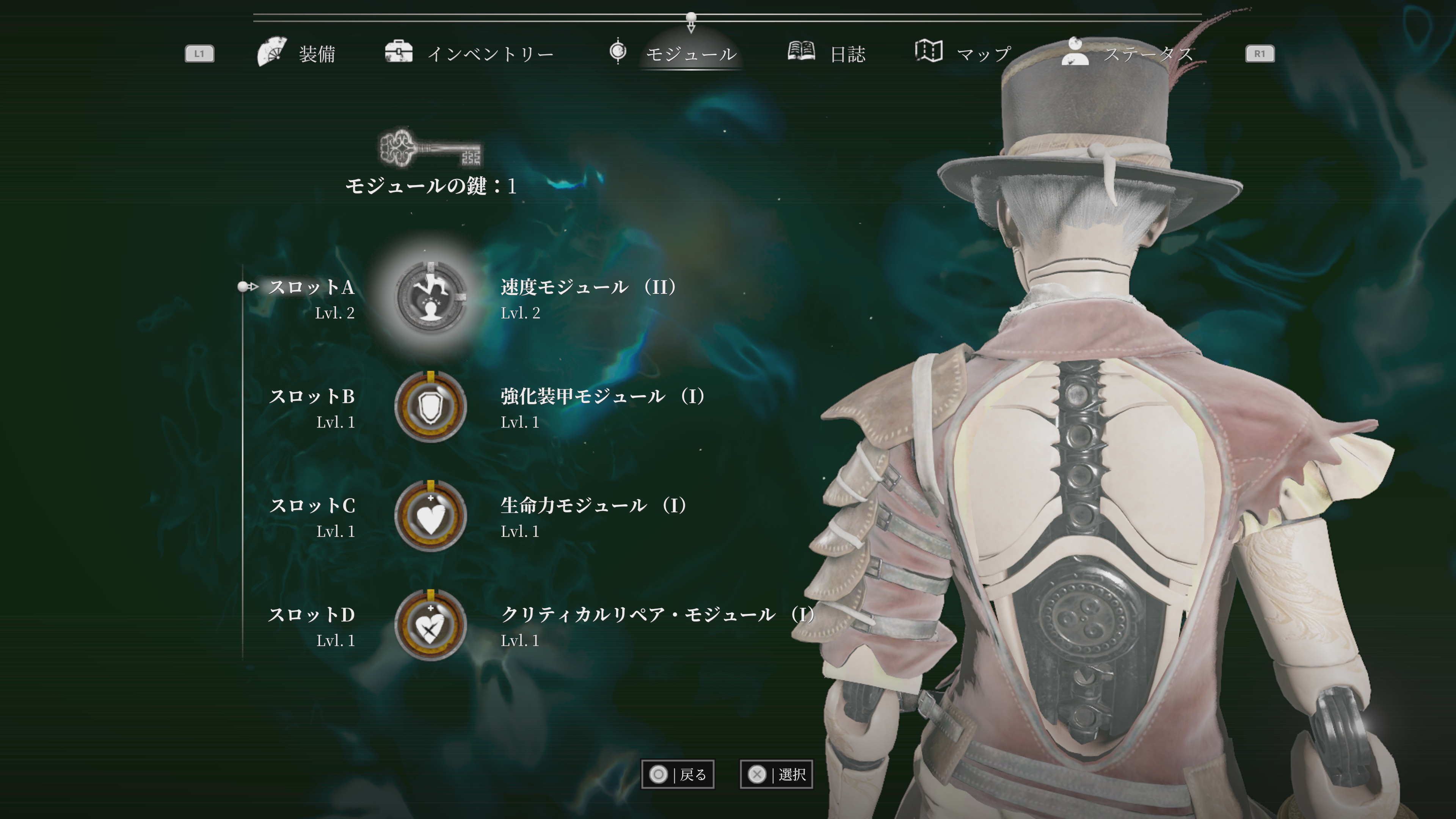Choose the スロットC row label
The image size is (1456, 819).
pos(312,506)
